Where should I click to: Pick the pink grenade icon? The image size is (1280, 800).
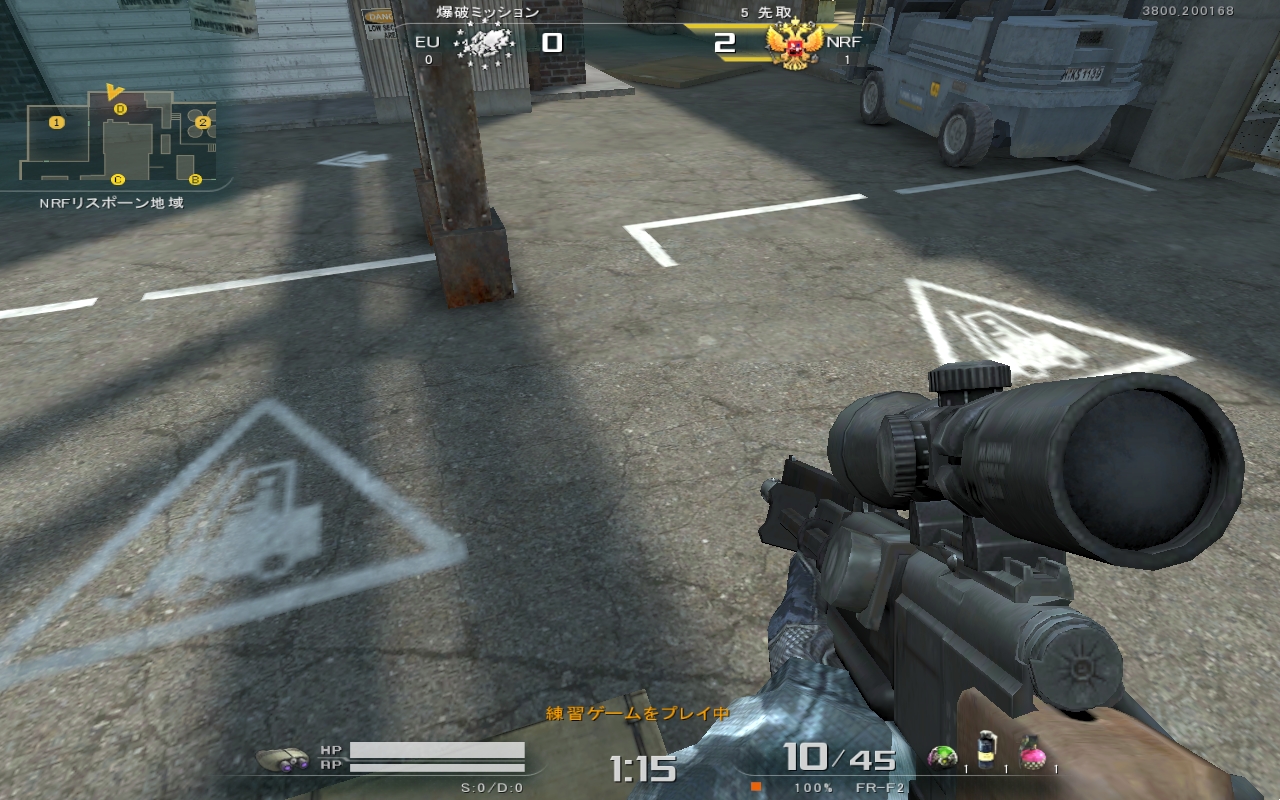1032,754
